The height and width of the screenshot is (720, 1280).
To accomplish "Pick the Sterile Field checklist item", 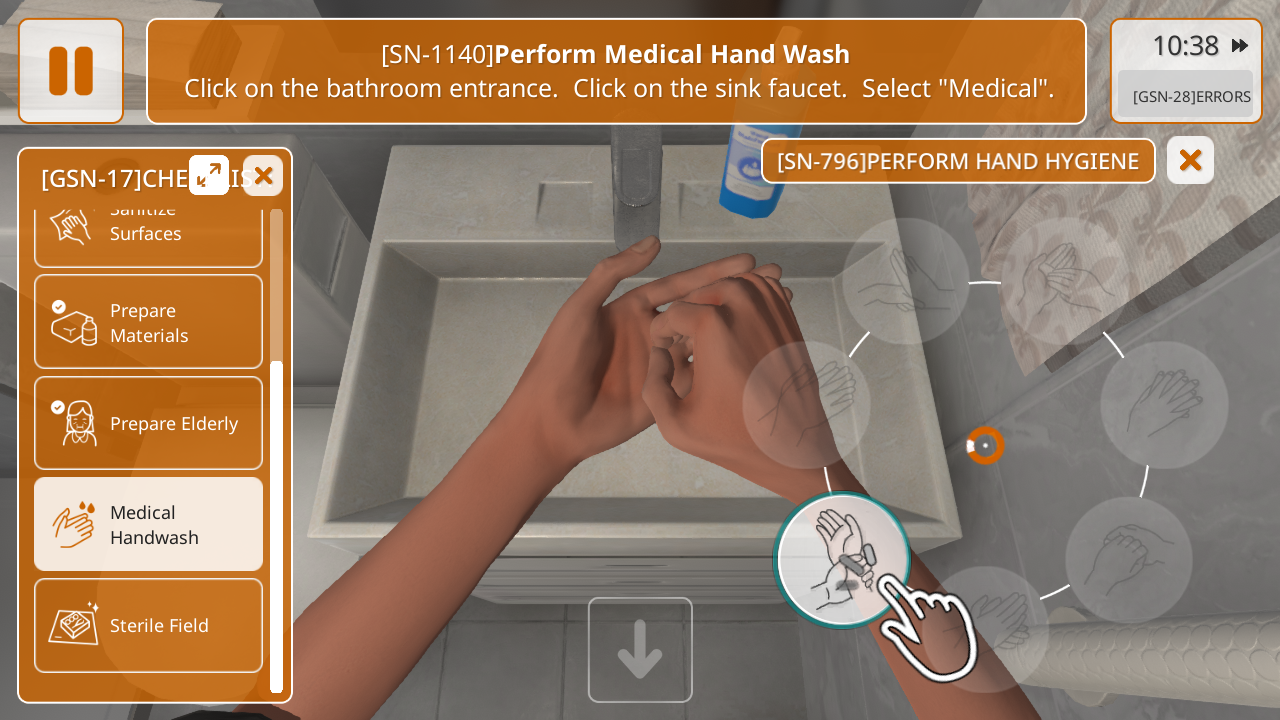I will pyautogui.click(x=148, y=625).
